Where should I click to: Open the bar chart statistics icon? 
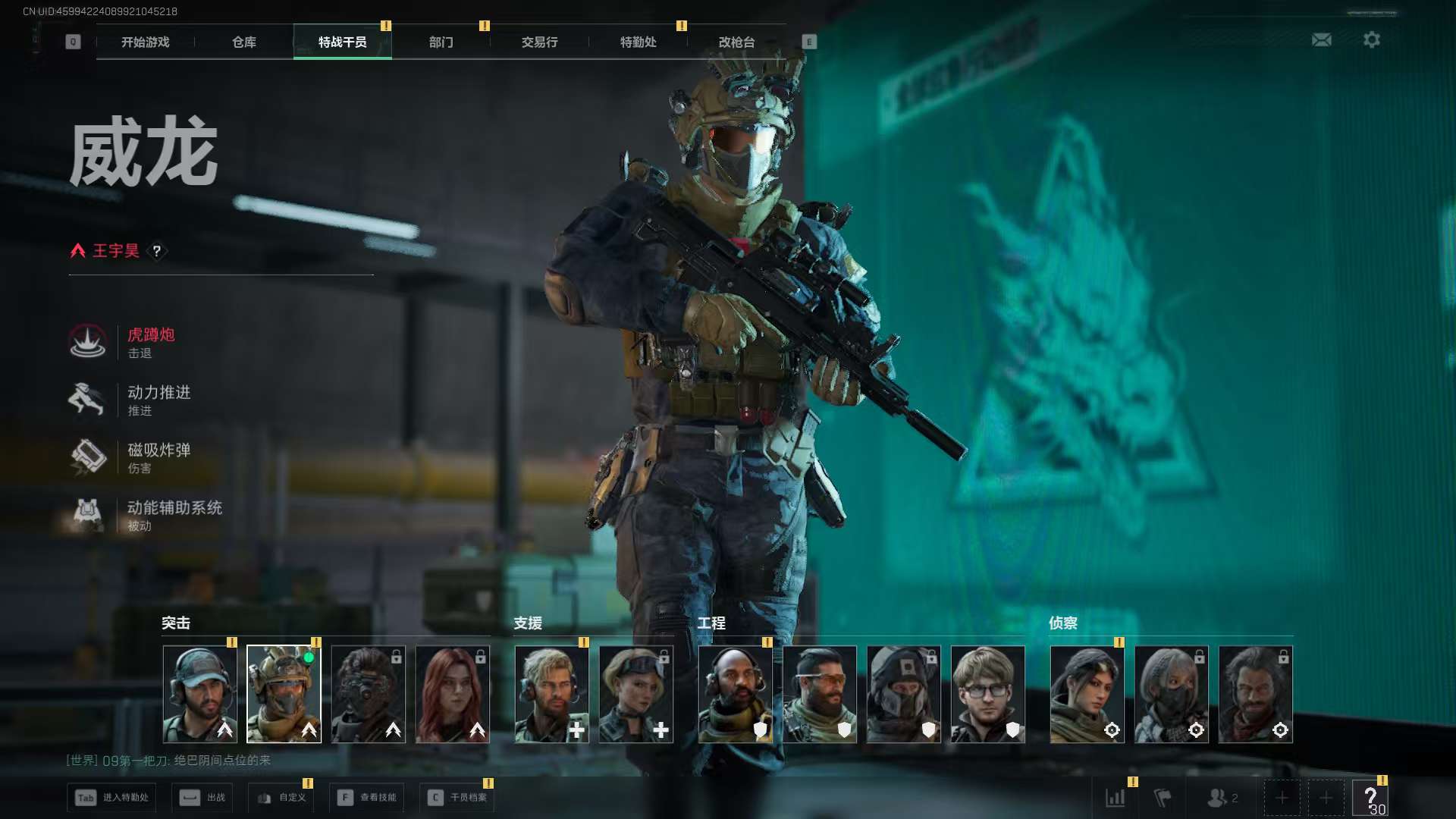(x=1115, y=798)
